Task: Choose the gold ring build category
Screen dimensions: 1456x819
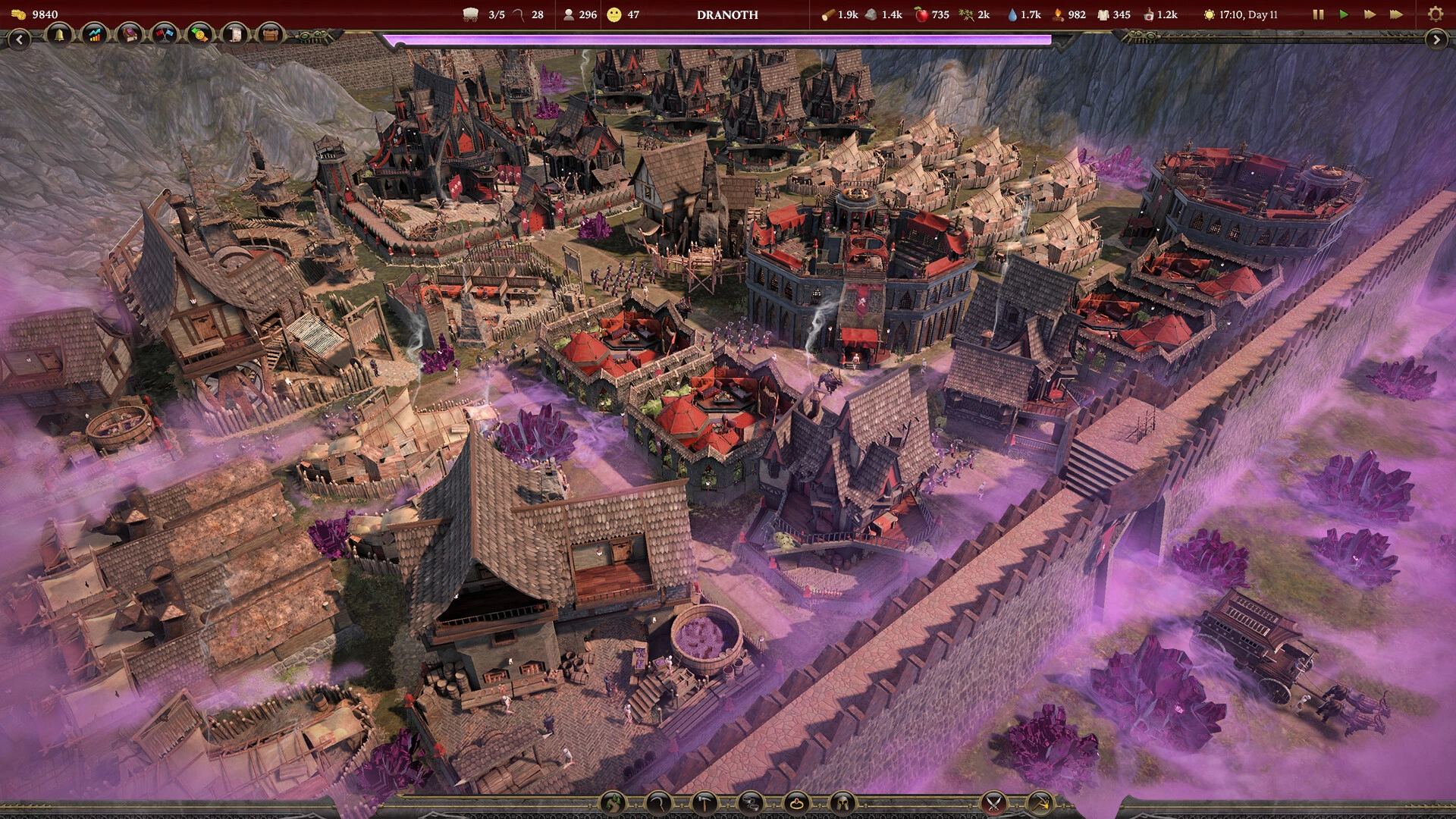Action: coord(796,802)
